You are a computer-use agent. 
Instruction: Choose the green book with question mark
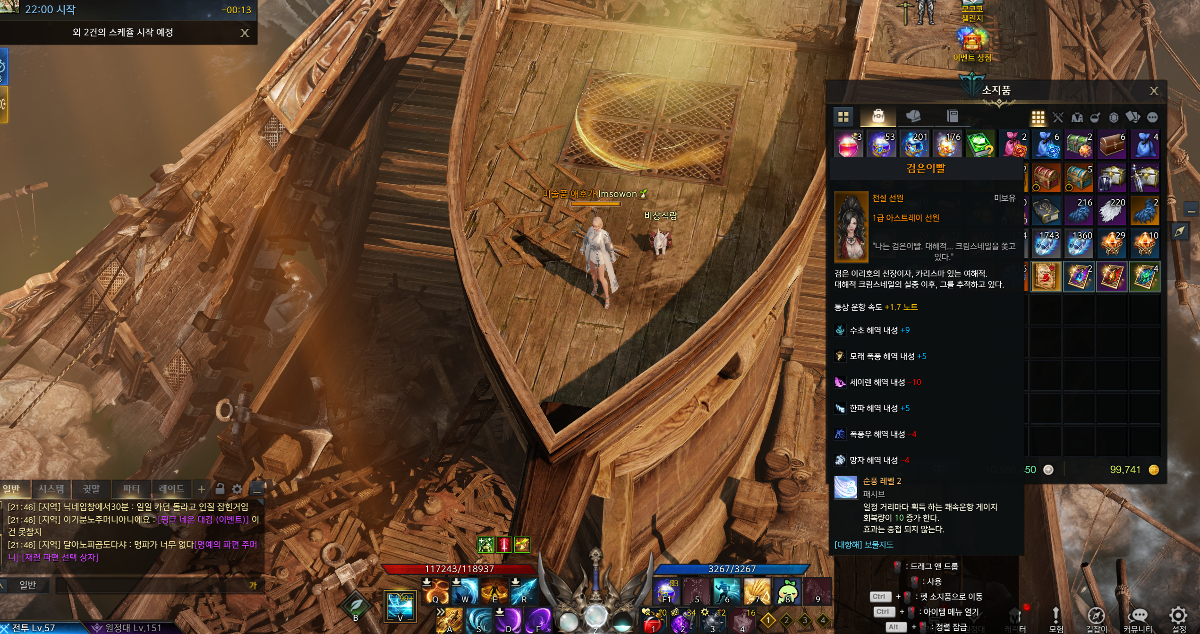982,144
